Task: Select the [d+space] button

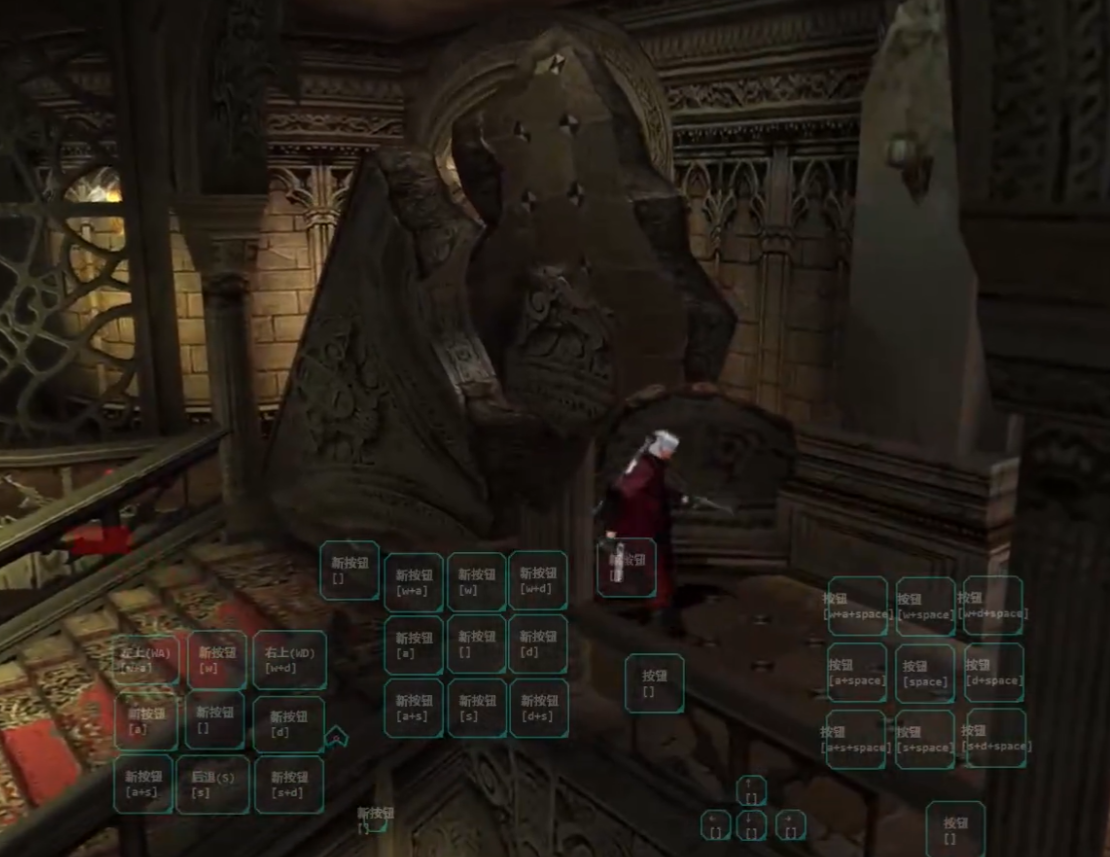Action: pyautogui.click(x=993, y=673)
